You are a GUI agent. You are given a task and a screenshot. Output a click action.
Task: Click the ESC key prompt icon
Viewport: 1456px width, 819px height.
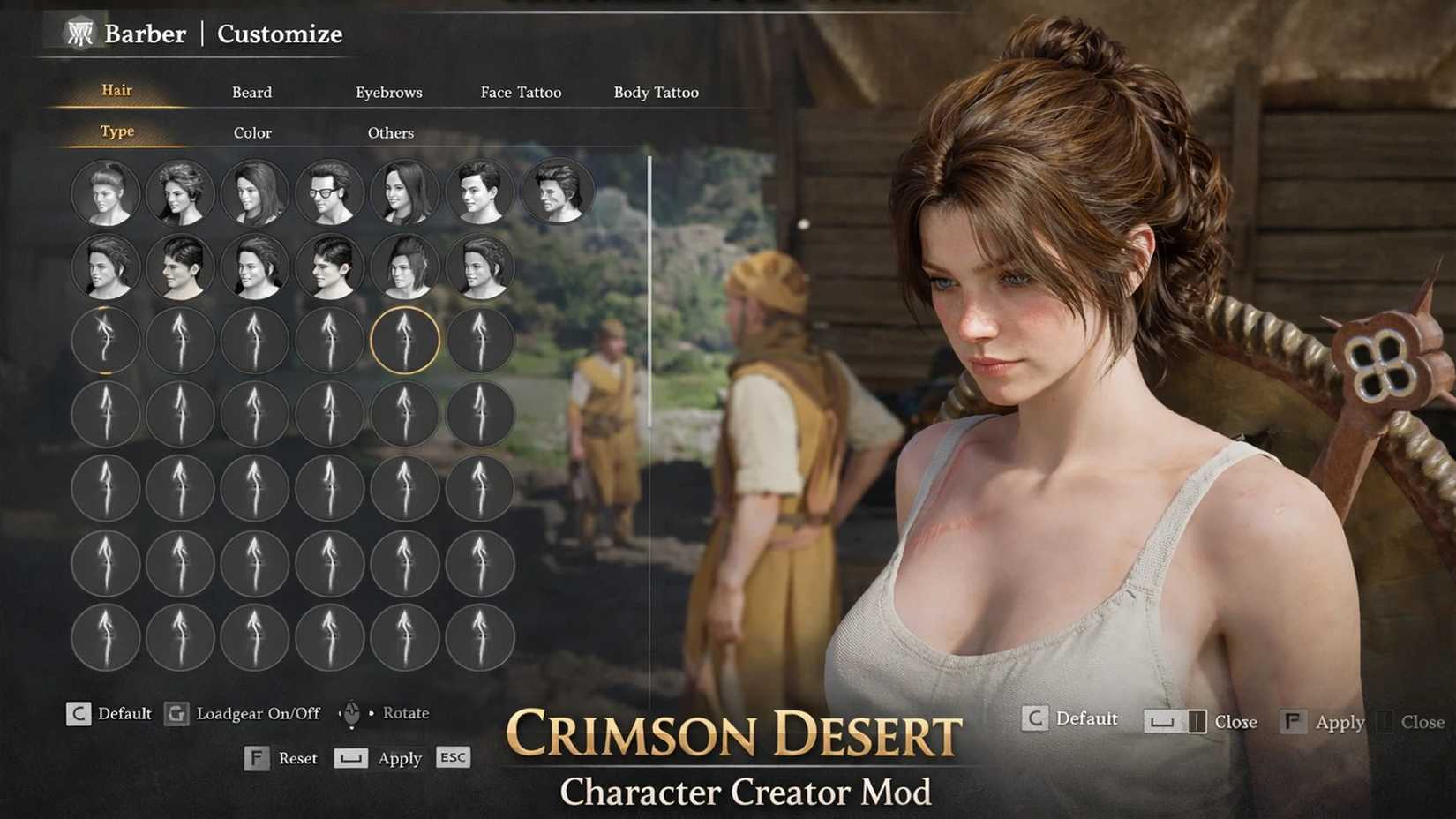click(x=453, y=757)
